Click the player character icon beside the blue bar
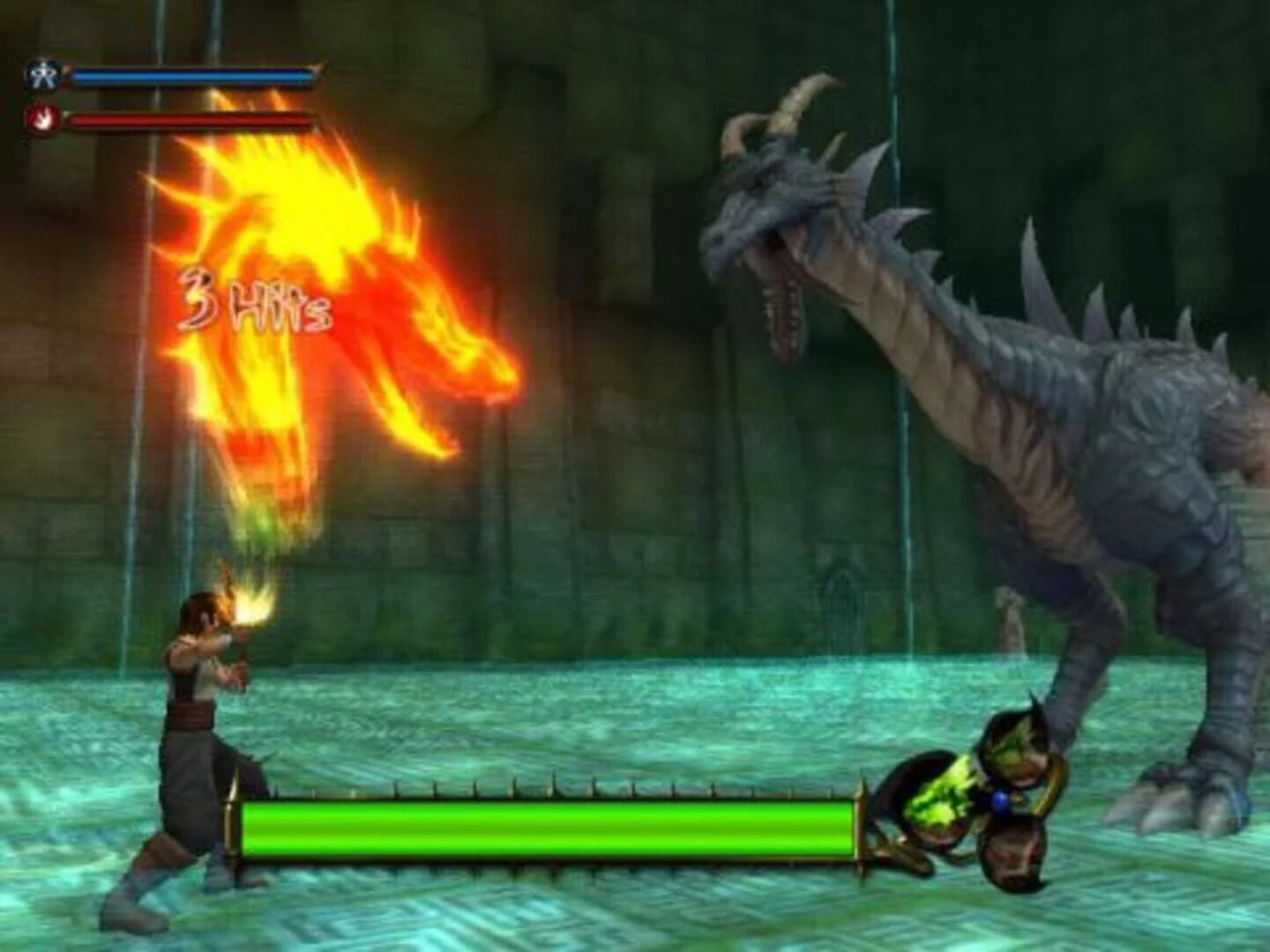This screenshot has width=1270, height=952. point(41,74)
